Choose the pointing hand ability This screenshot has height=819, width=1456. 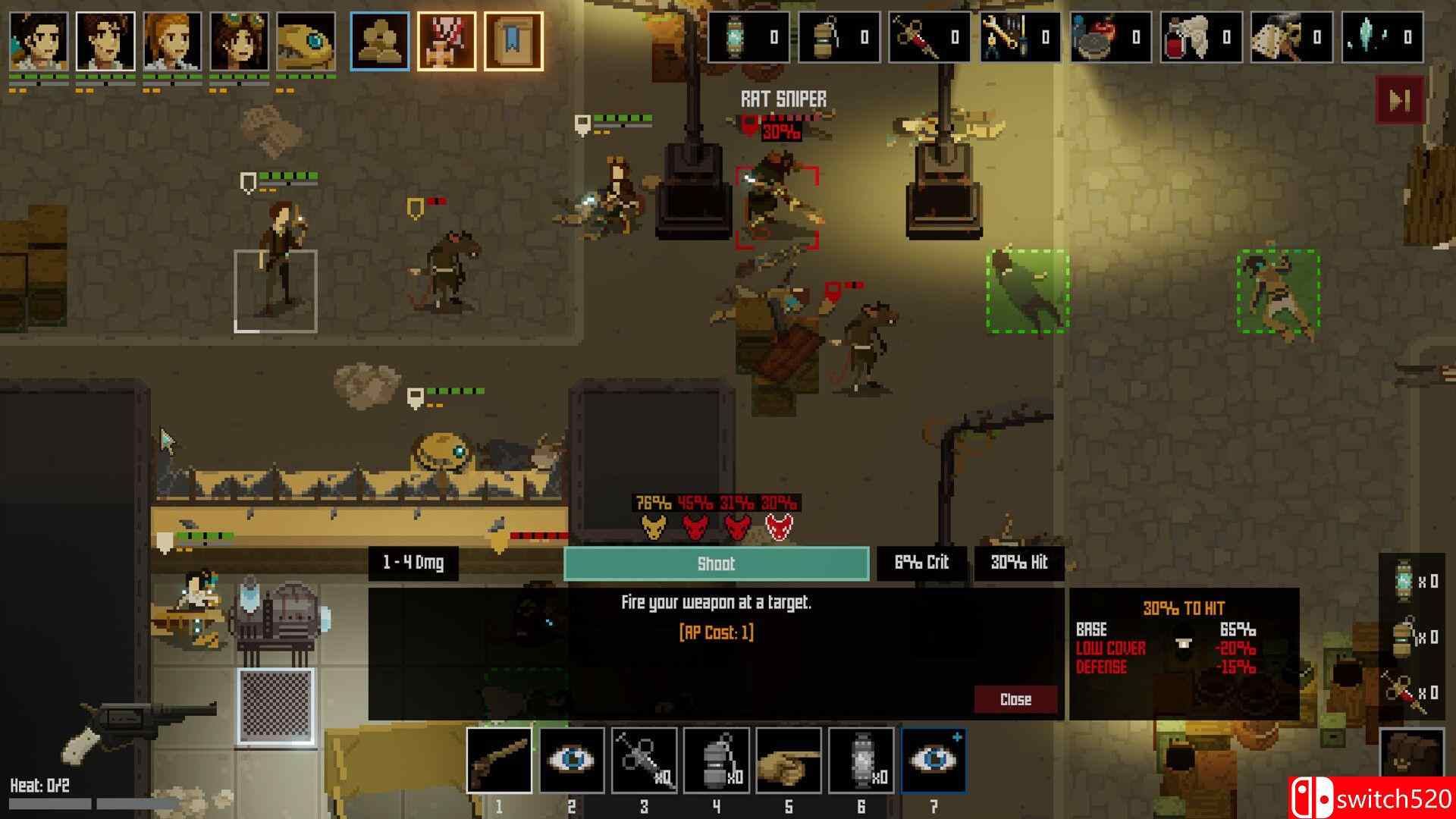pyautogui.click(x=789, y=760)
